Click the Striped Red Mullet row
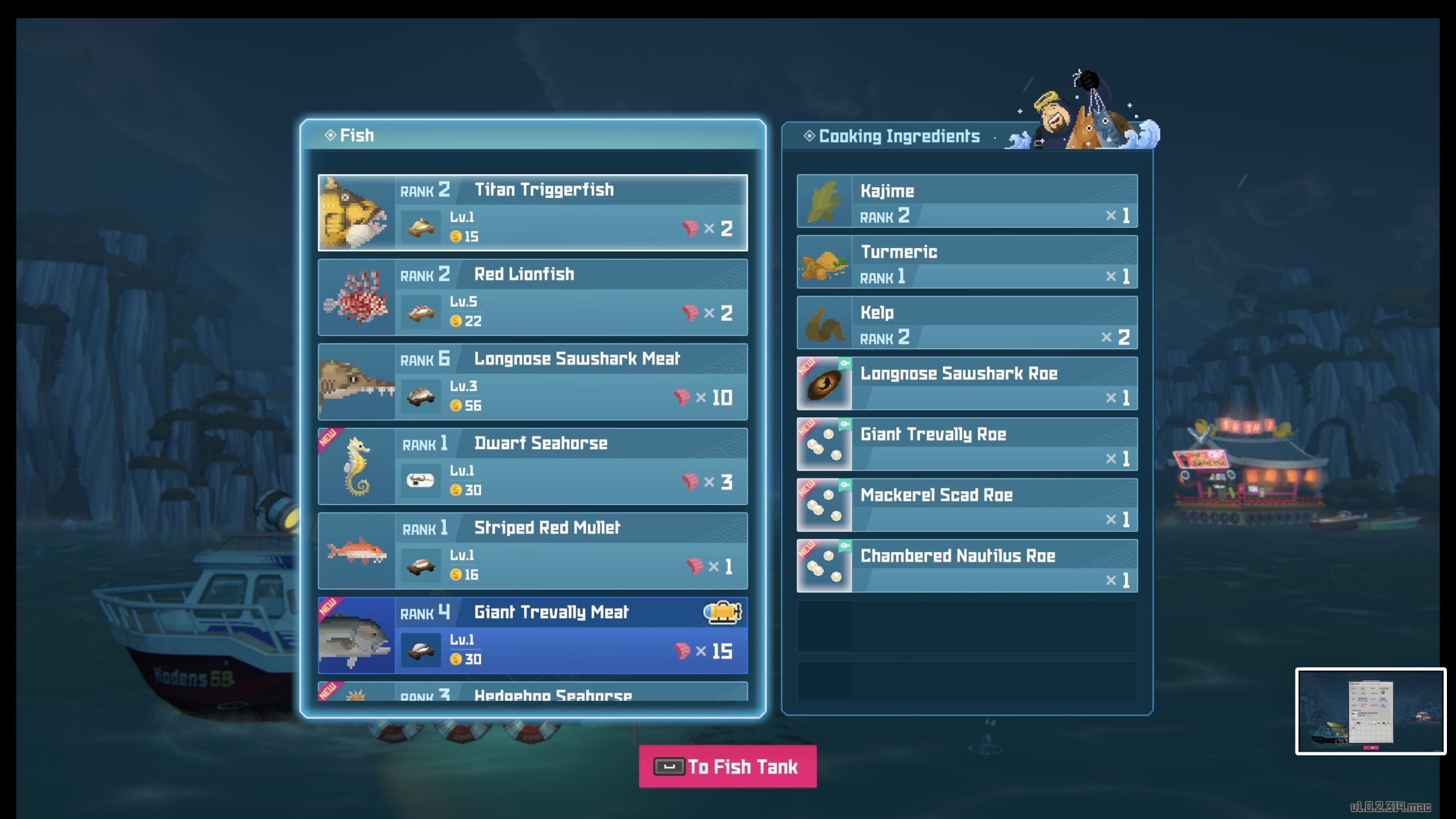This screenshot has width=1456, height=819. [x=532, y=551]
